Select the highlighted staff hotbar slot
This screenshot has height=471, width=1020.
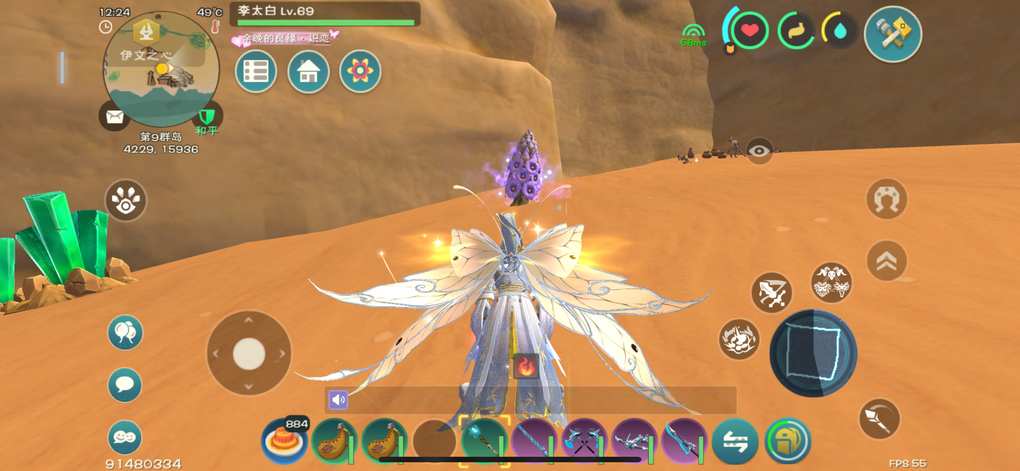click(x=485, y=441)
